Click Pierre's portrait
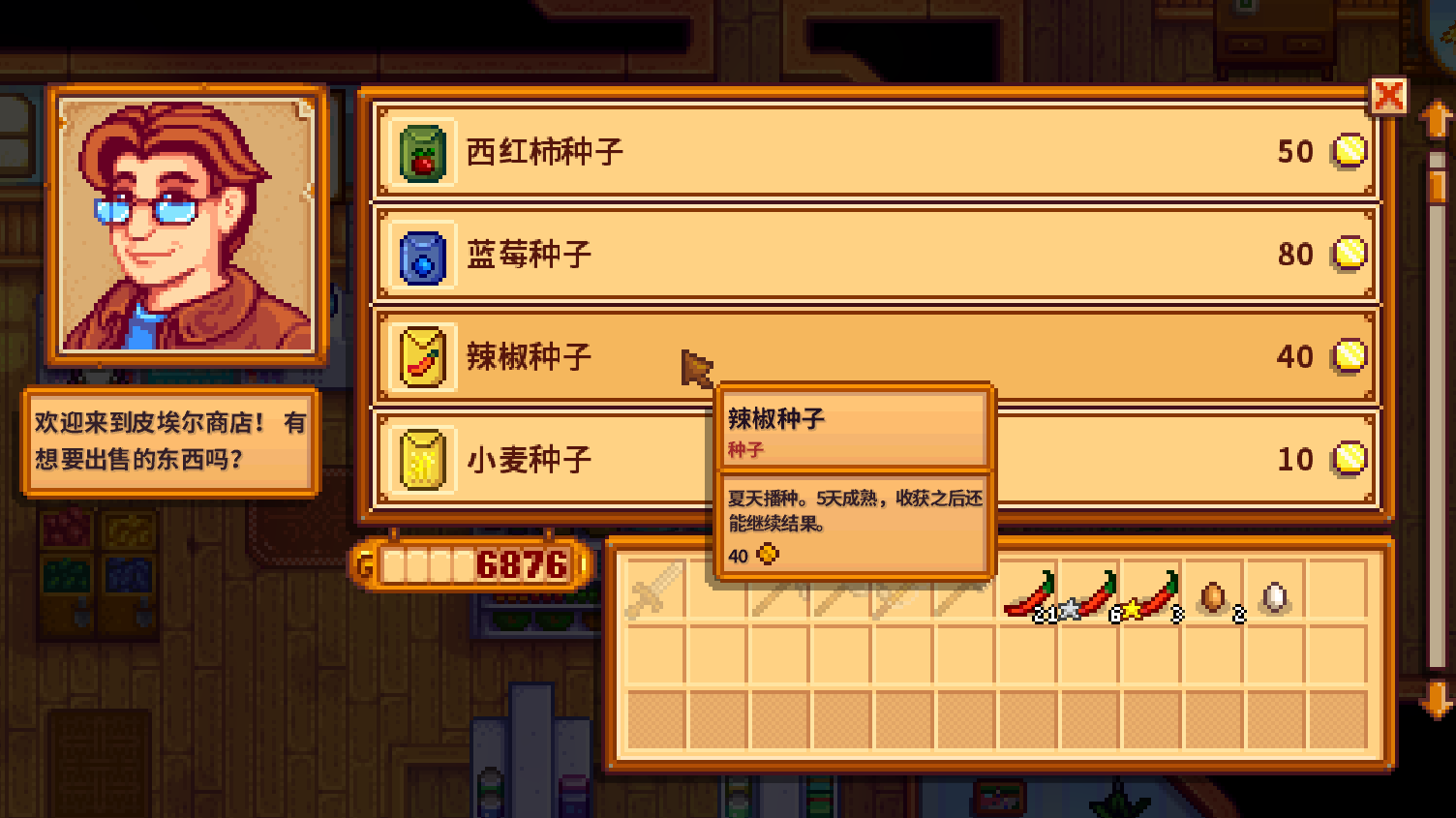1456x818 pixels. pyautogui.click(x=184, y=223)
